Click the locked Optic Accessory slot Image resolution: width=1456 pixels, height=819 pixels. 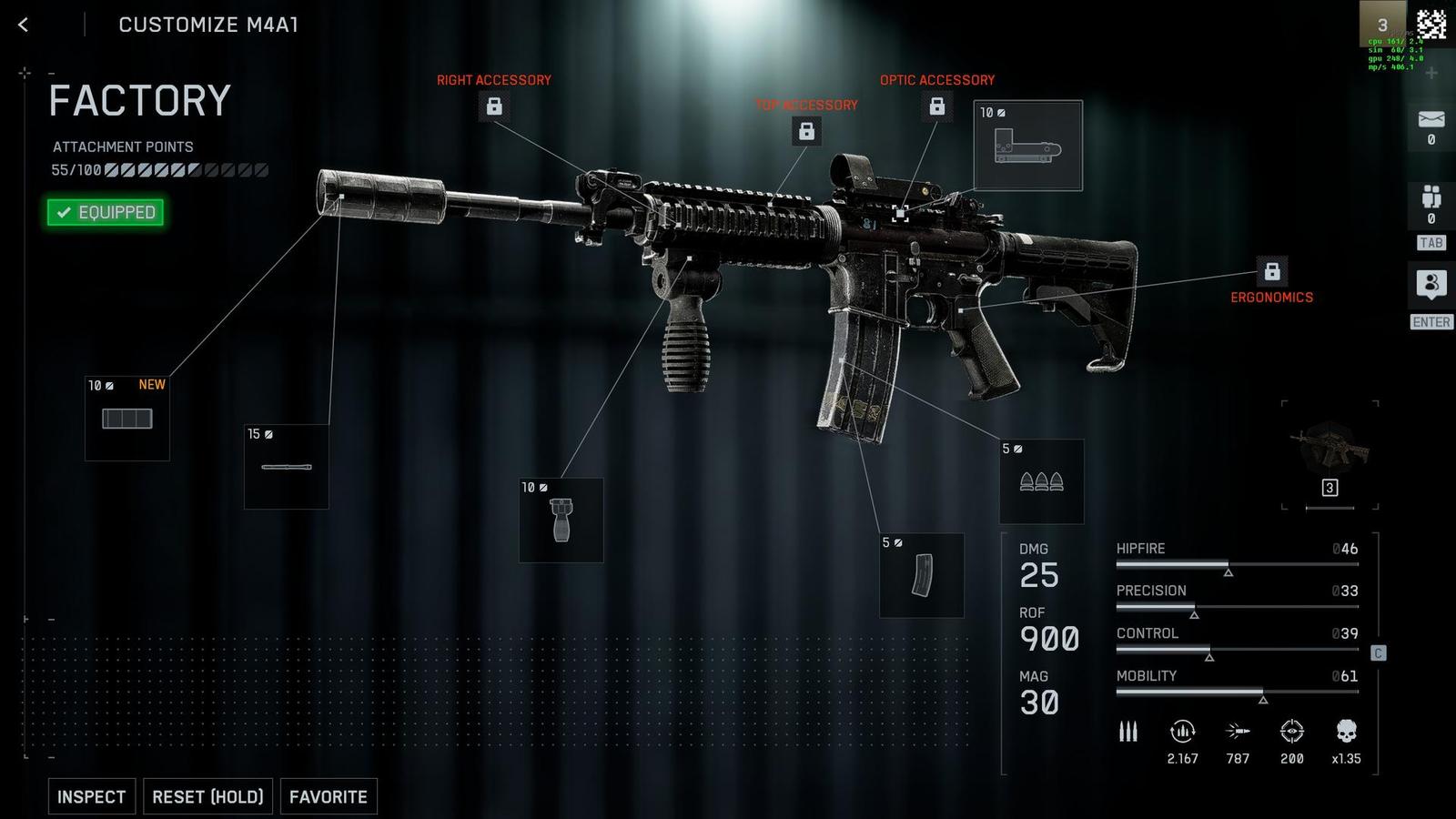(936, 106)
